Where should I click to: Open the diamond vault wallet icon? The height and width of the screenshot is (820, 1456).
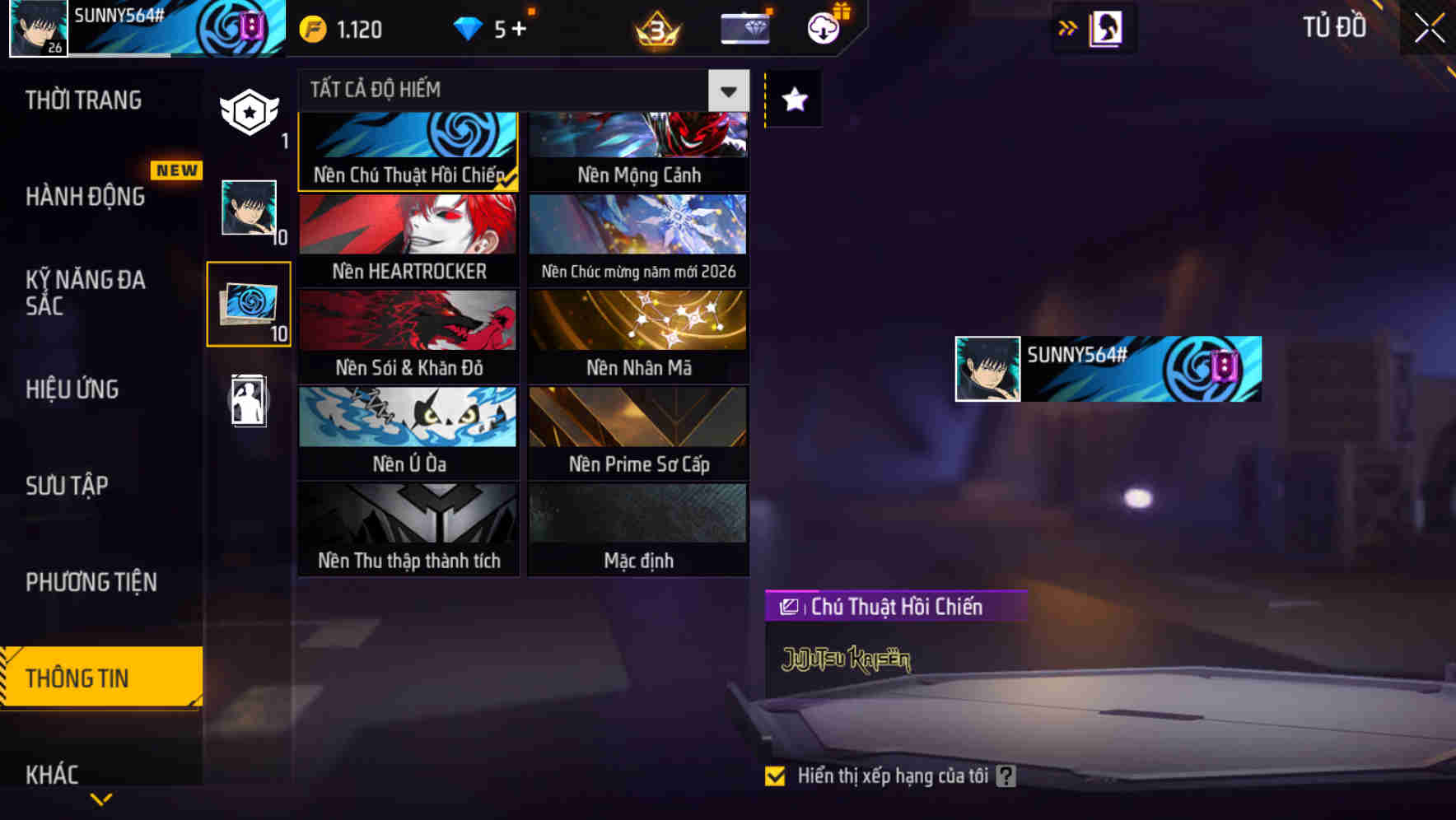click(744, 27)
